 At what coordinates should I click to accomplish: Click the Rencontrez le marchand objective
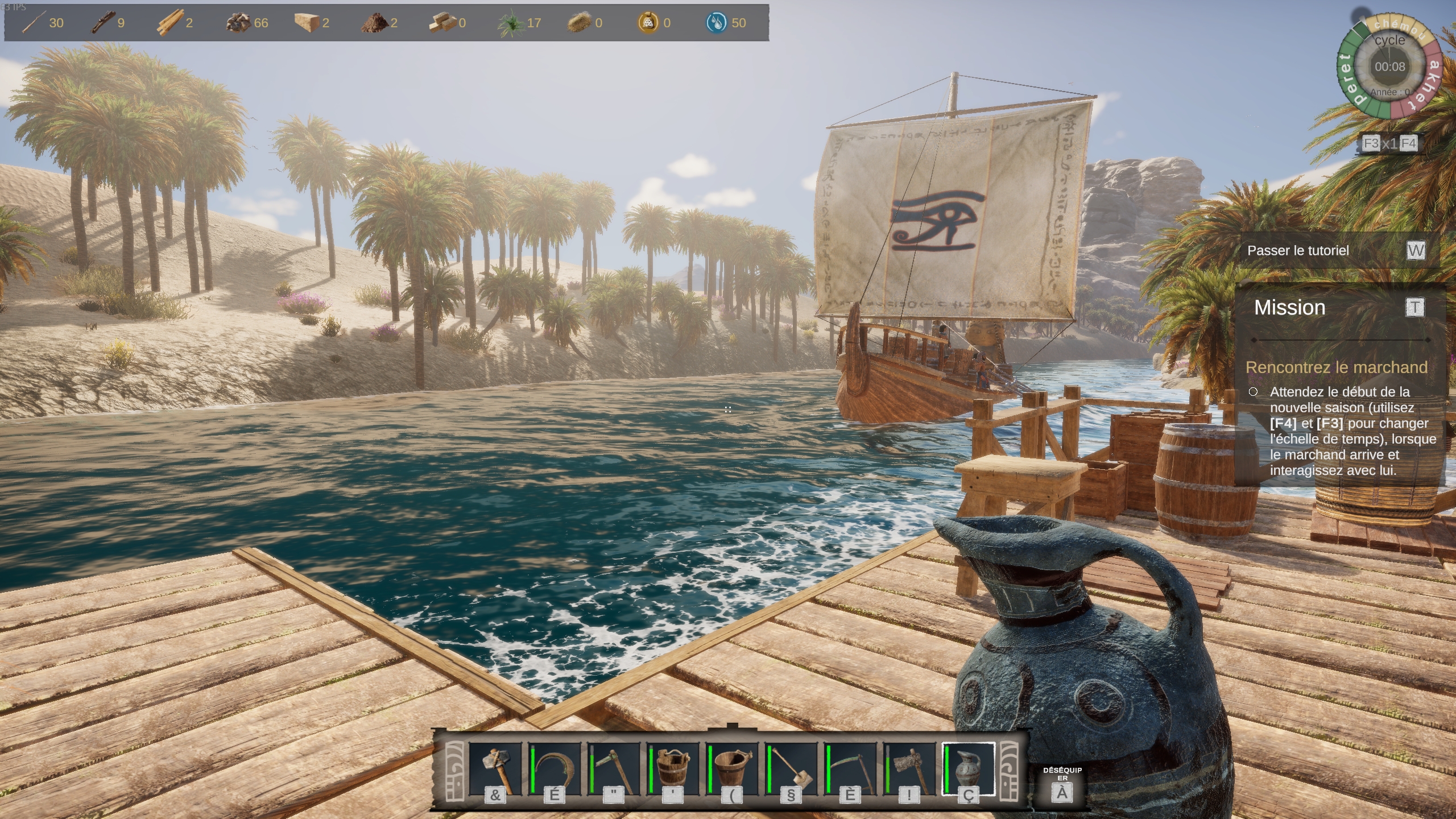(1337, 367)
